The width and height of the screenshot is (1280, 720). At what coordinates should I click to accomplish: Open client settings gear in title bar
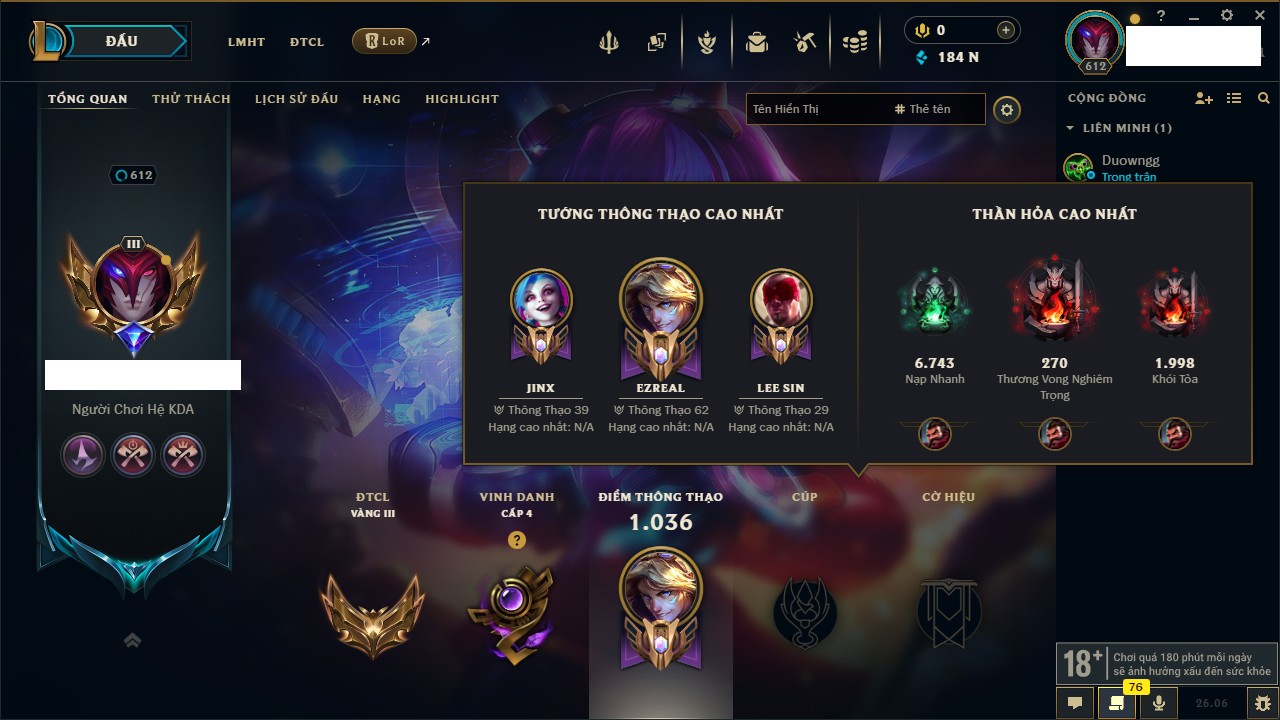click(x=1227, y=16)
